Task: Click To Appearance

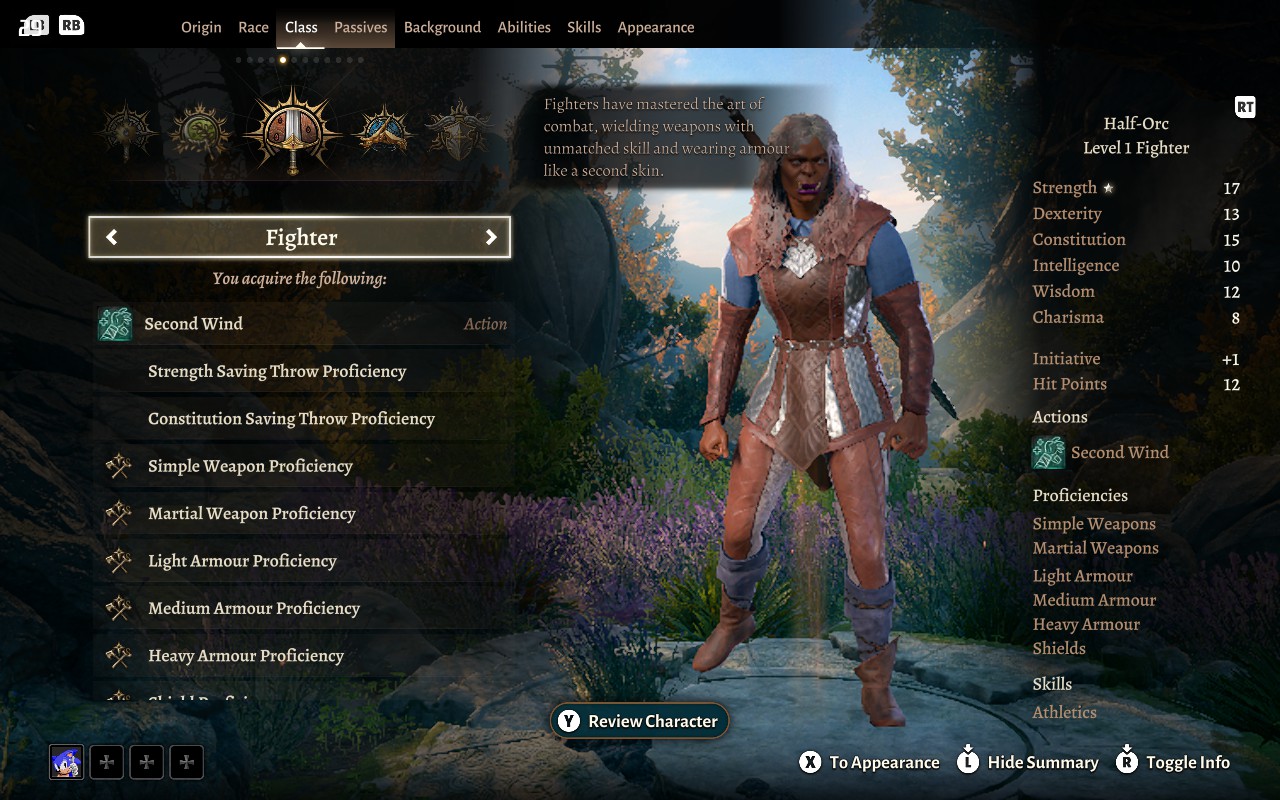Action: click(x=868, y=762)
